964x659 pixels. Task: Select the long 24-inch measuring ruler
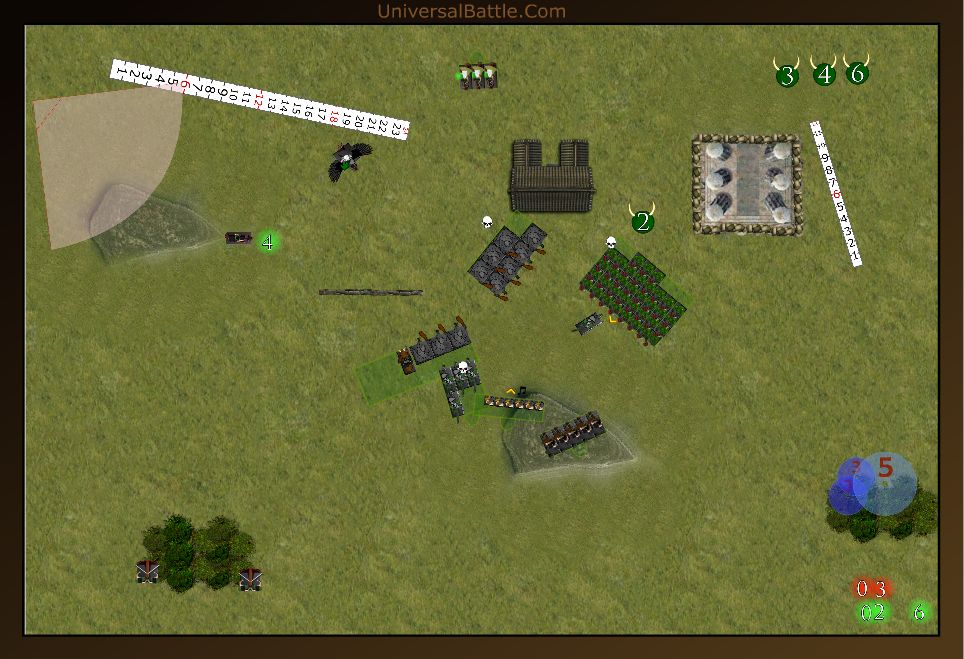point(261,100)
